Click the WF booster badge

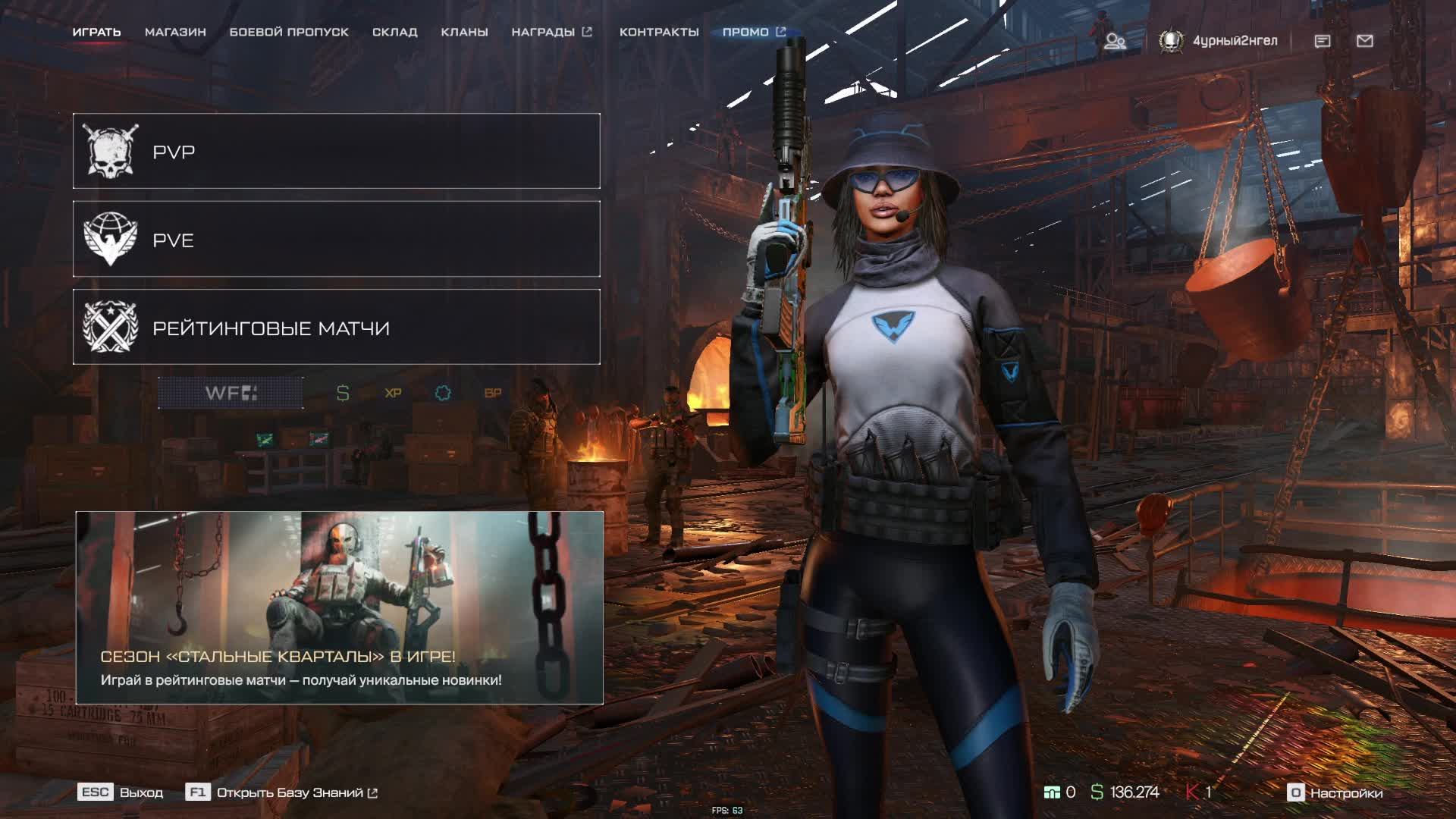tap(231, 393)
